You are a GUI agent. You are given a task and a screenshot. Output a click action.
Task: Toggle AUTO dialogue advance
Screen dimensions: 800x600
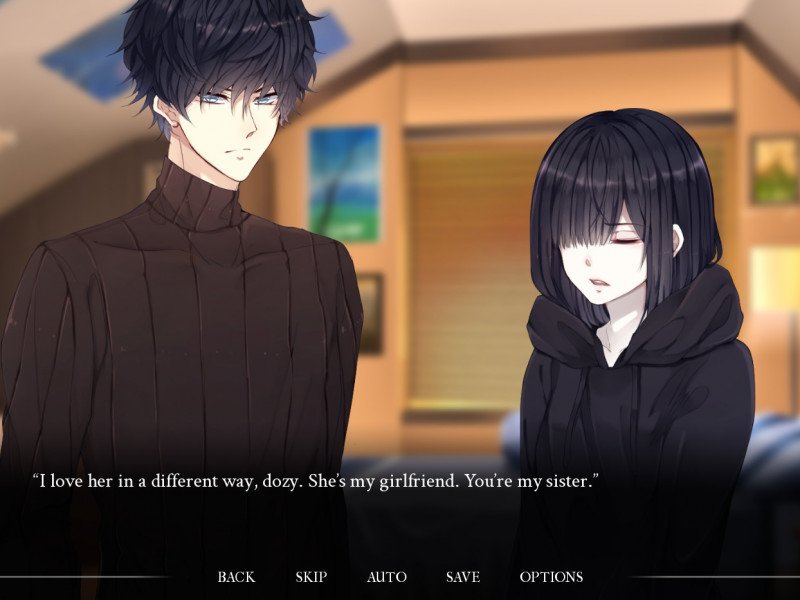(x=386, y=577)
